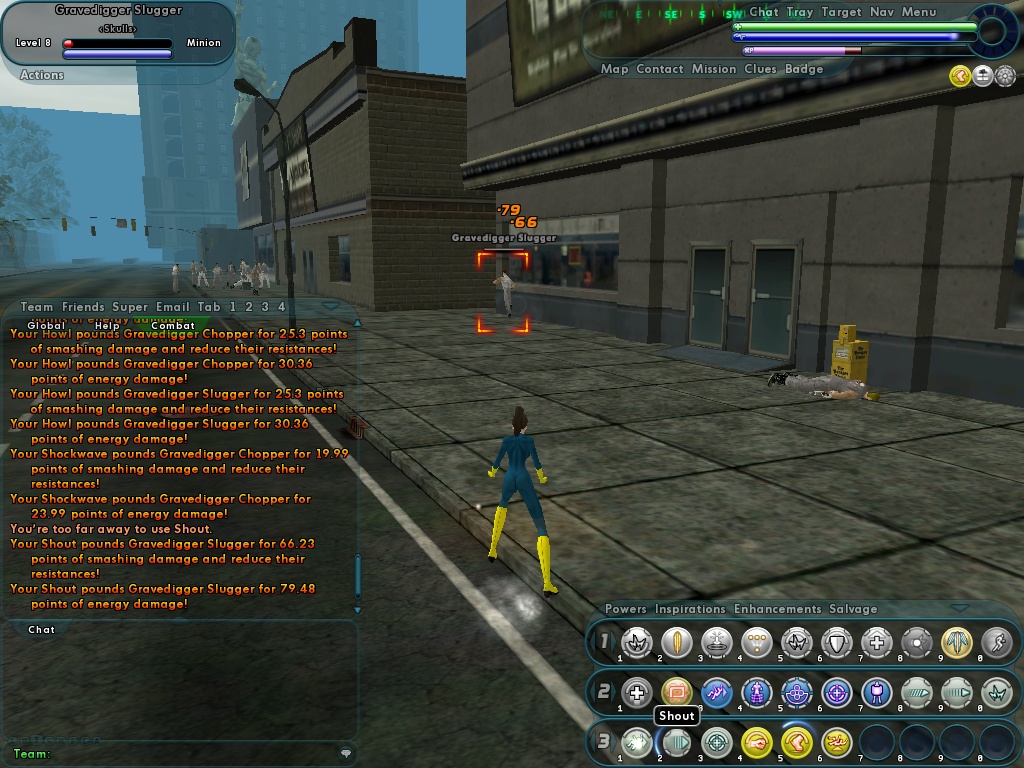This screenshot has height=768, width=1024.
Task: Toggle the Nav window
Action: pos(881,12)
